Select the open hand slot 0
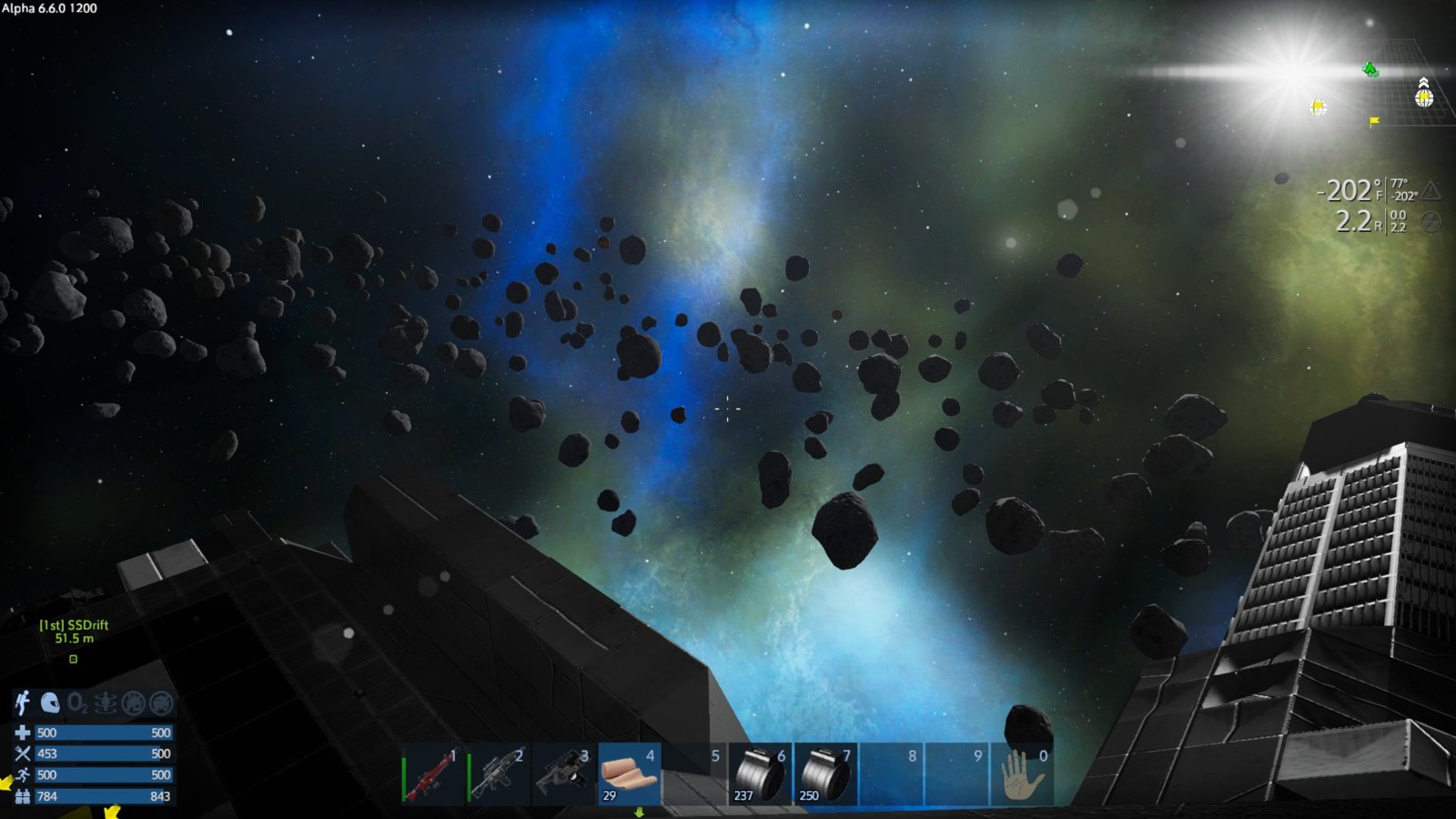The width and height of the screenshot is (1456, 819). [1022, 774]
